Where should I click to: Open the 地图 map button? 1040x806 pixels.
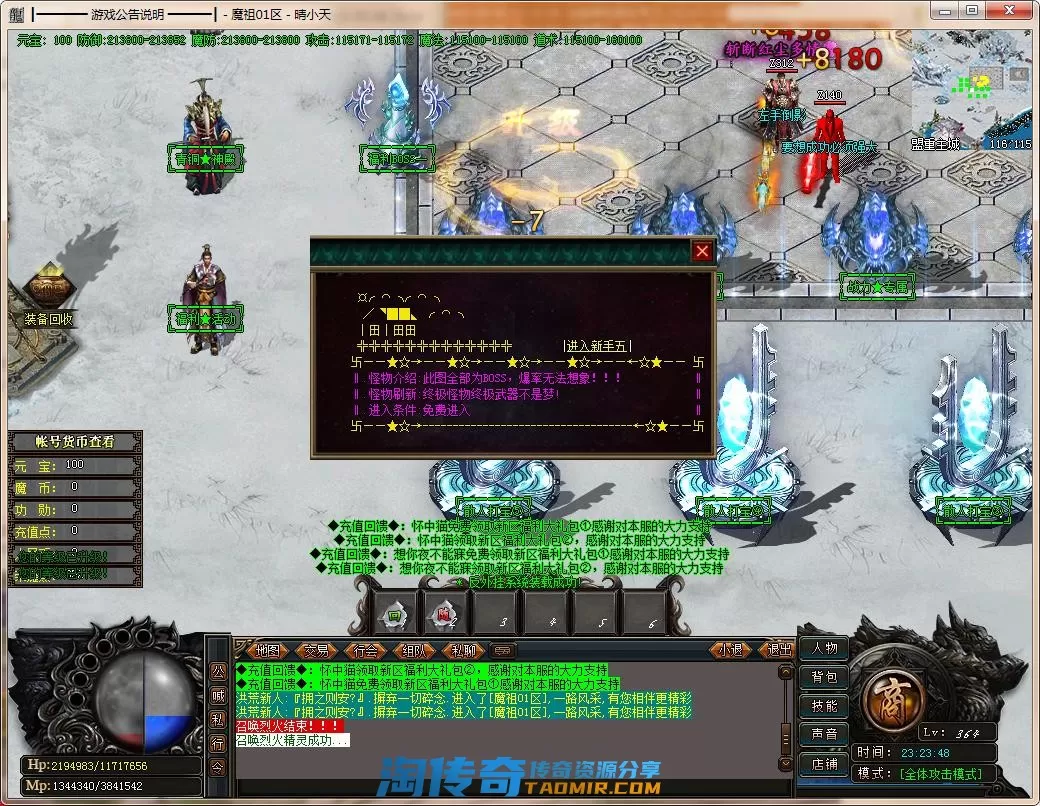(267, 650)
